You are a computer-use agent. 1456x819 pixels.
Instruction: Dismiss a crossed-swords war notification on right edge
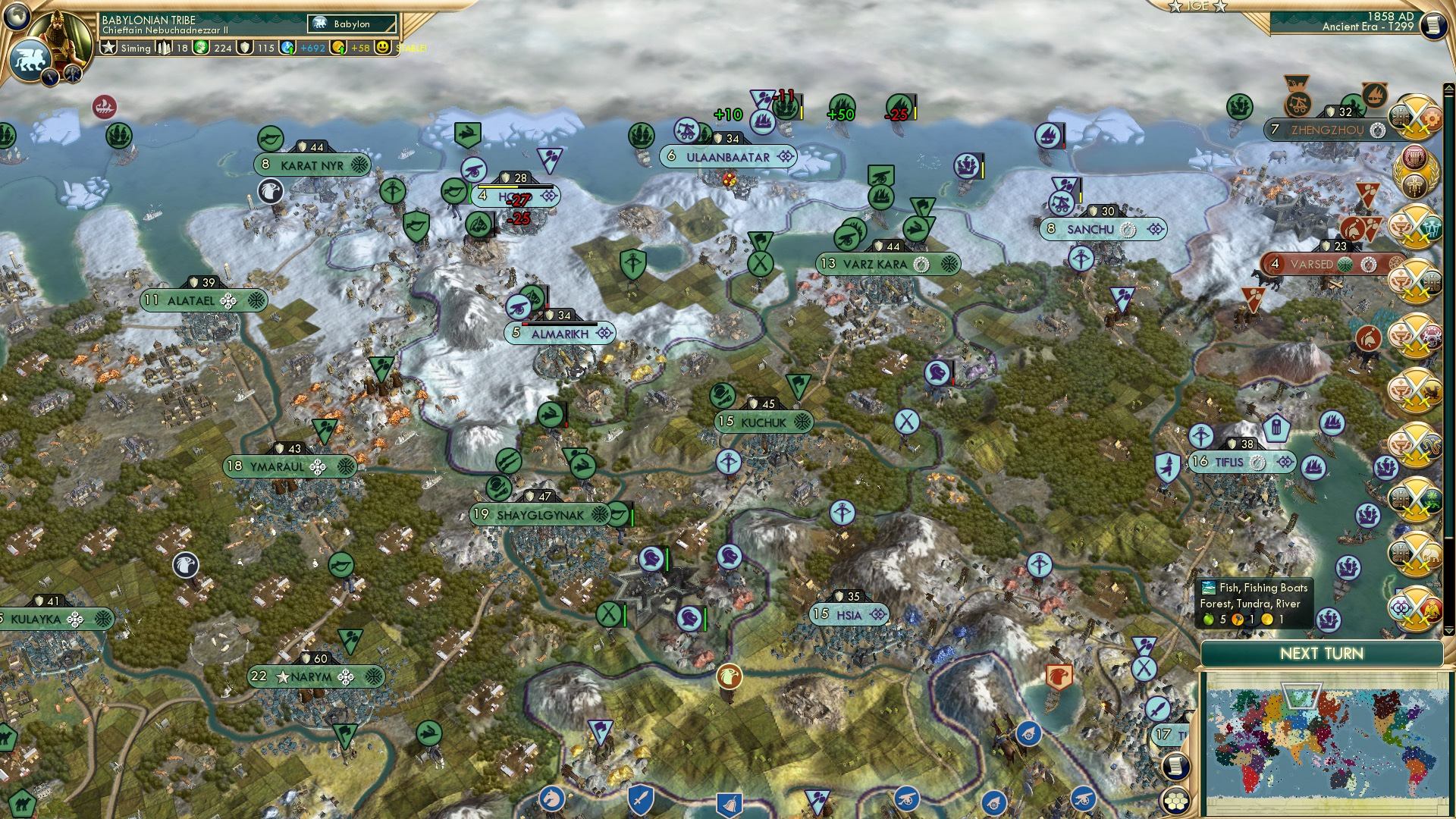click(x=1415, y=118)
